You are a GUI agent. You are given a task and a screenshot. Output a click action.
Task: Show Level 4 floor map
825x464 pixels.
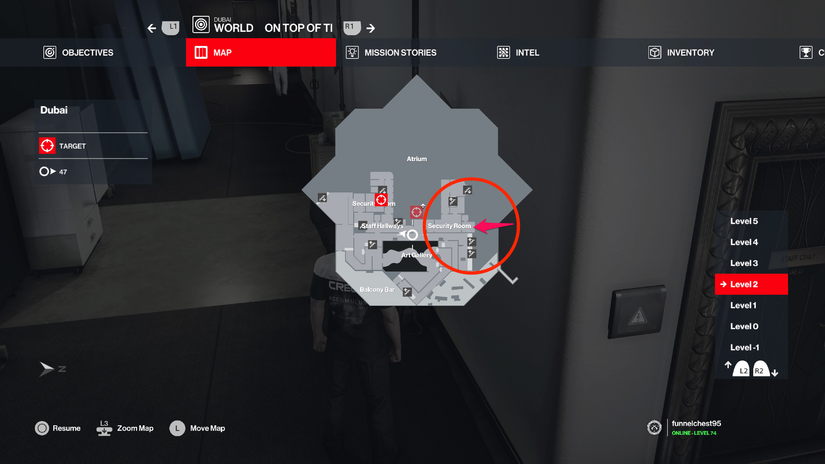(x=744, y=242)
